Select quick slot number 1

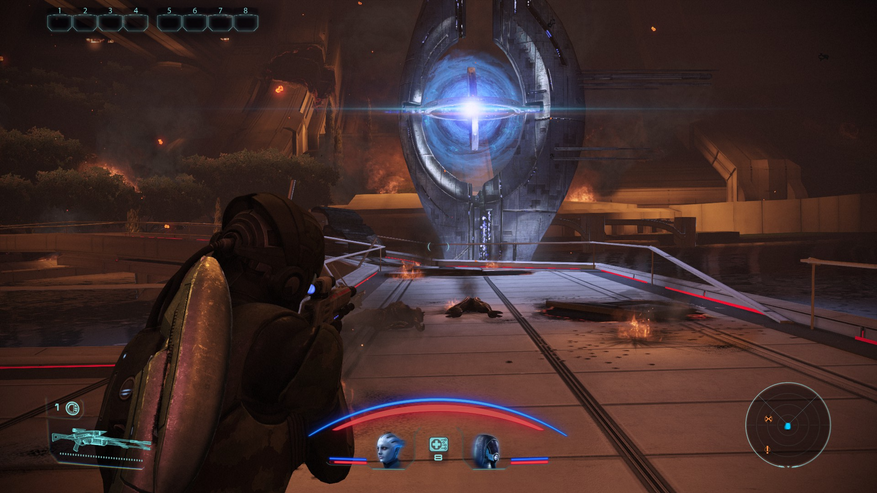60,22
